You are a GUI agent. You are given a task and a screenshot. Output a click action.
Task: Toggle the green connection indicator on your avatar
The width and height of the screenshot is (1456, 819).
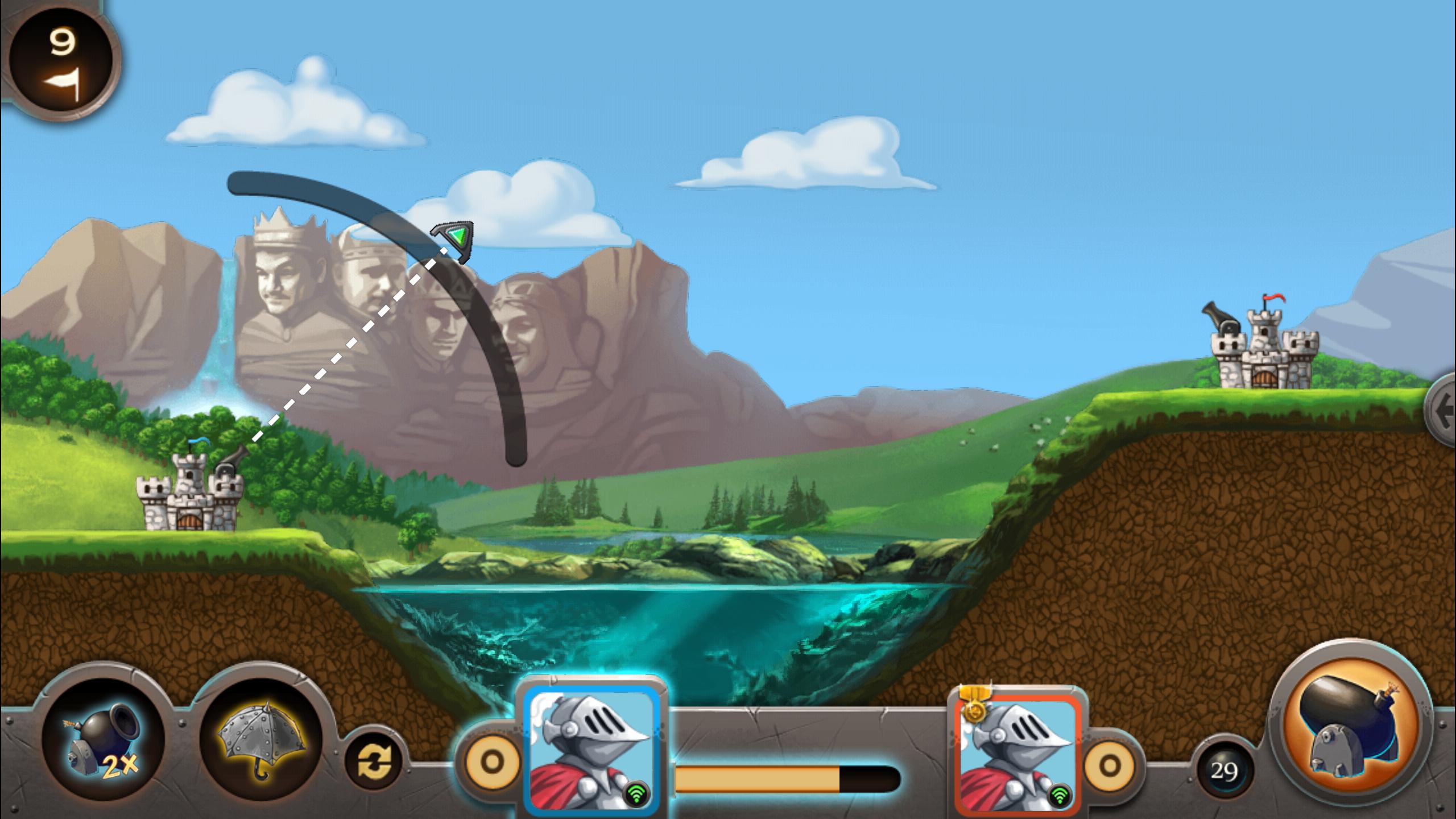point(639,793)
